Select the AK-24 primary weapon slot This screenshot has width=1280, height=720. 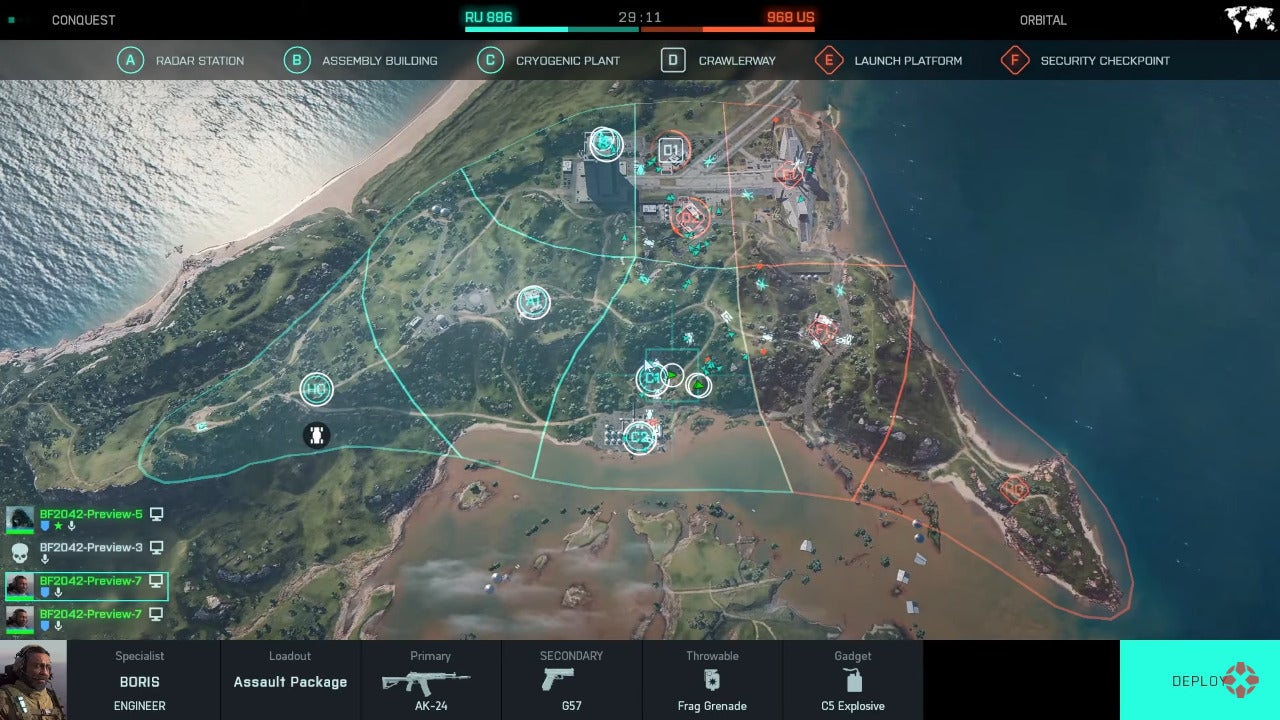[430, 681]
